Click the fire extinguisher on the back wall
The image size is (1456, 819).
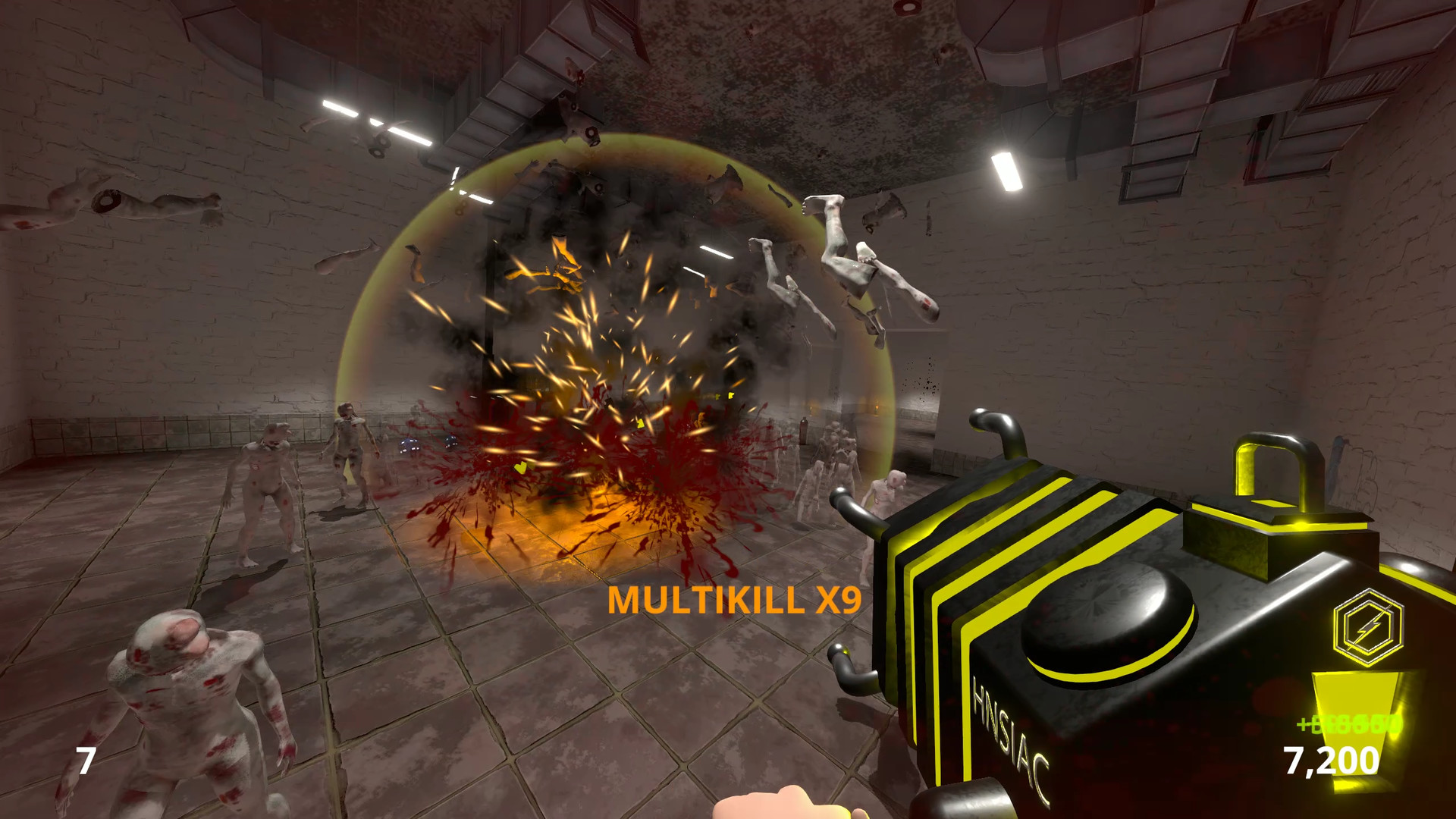(x=804, y=432)
